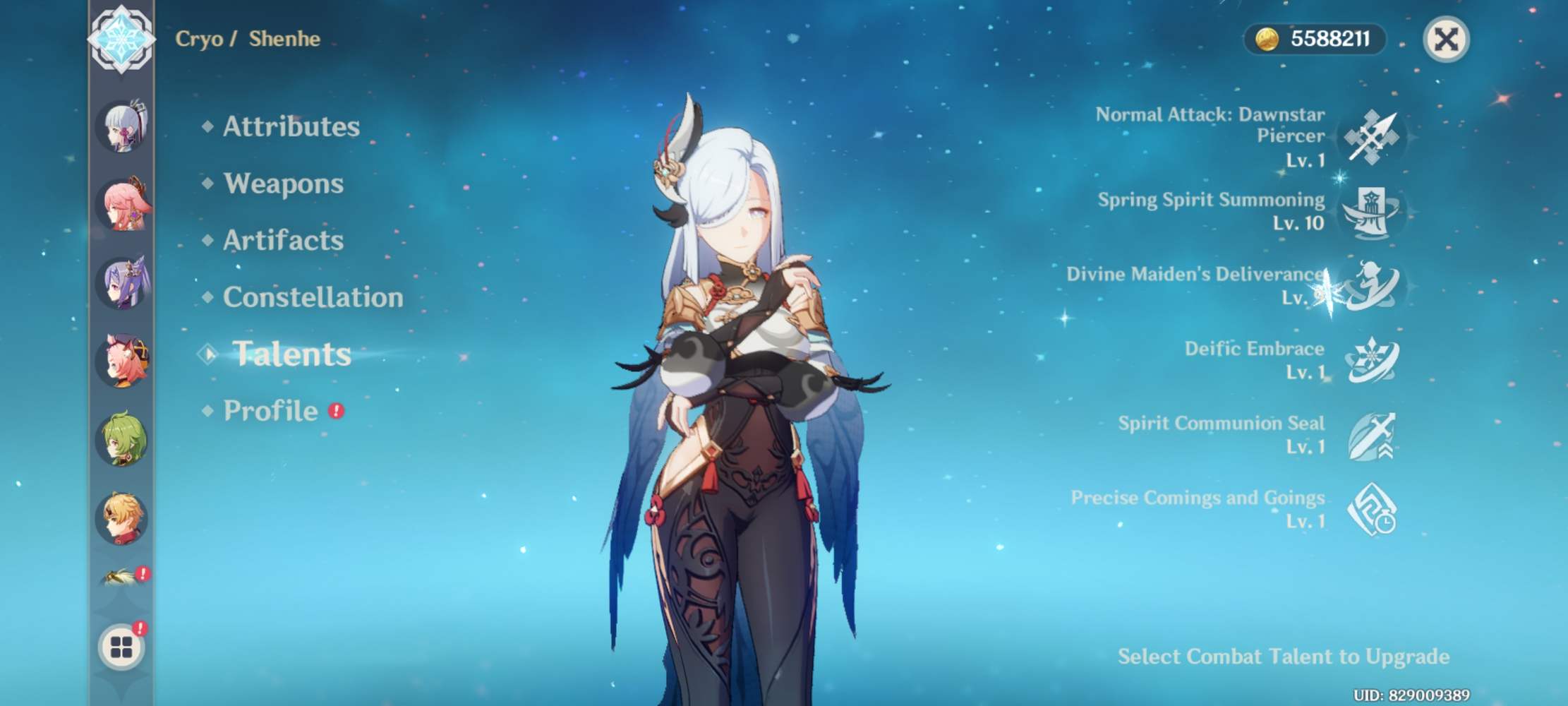Switch to the Weapons tab
The image size is (1568, 706).
(x=282, y=184)
